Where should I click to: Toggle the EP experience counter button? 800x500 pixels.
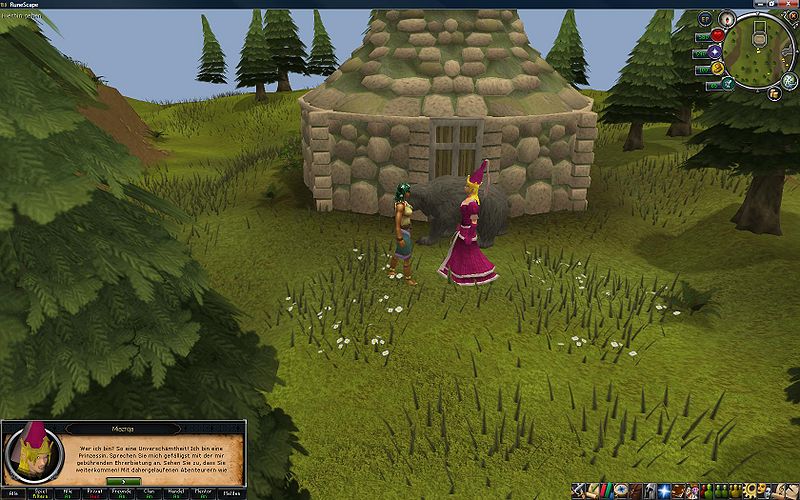(x=704, y=18)
